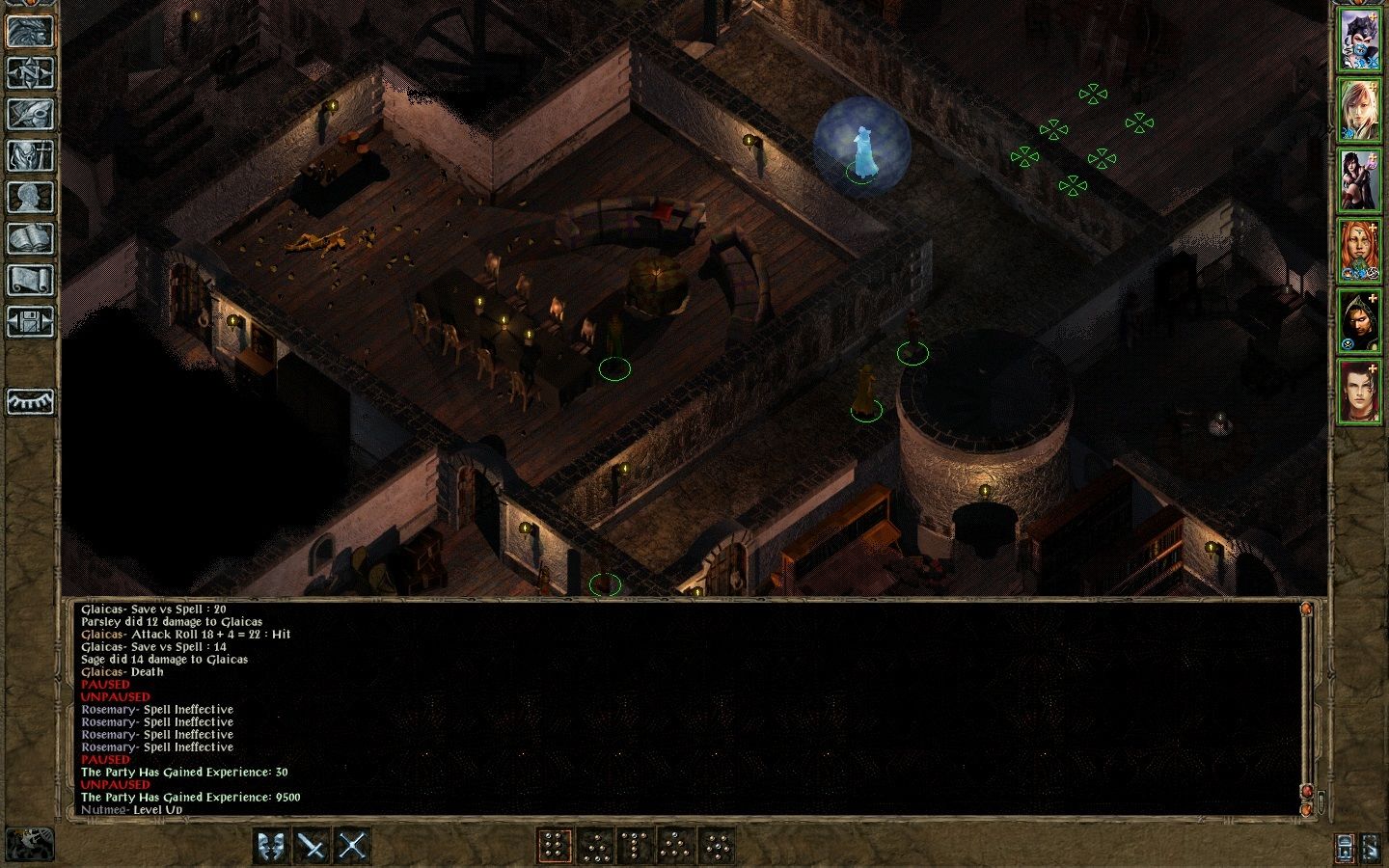Select the first portrait with the blue-masked character
Viewport: 1389px width, 868px height.
click(1358, 41)
